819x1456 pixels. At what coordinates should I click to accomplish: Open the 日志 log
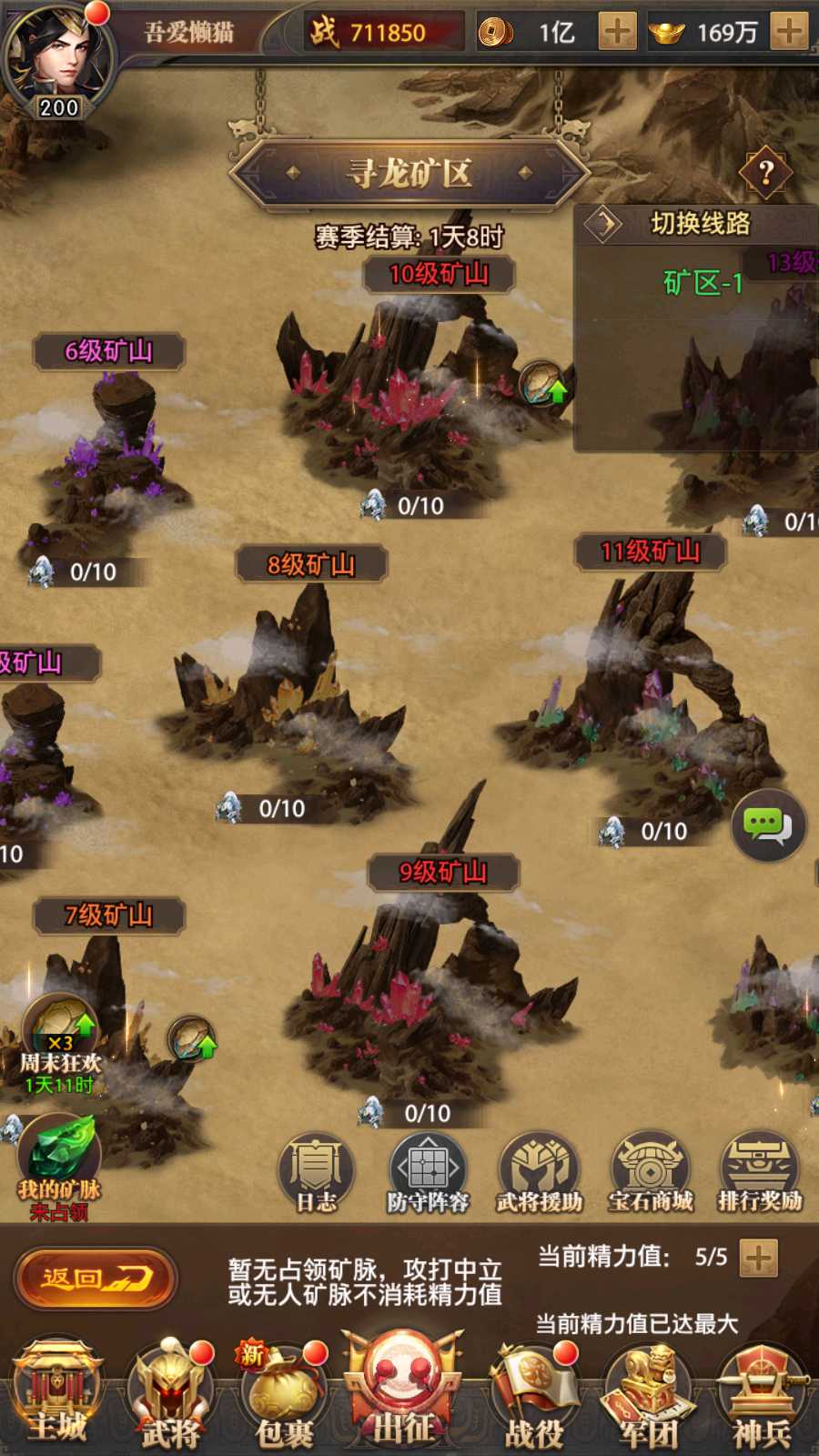[x=316, y=1173]
